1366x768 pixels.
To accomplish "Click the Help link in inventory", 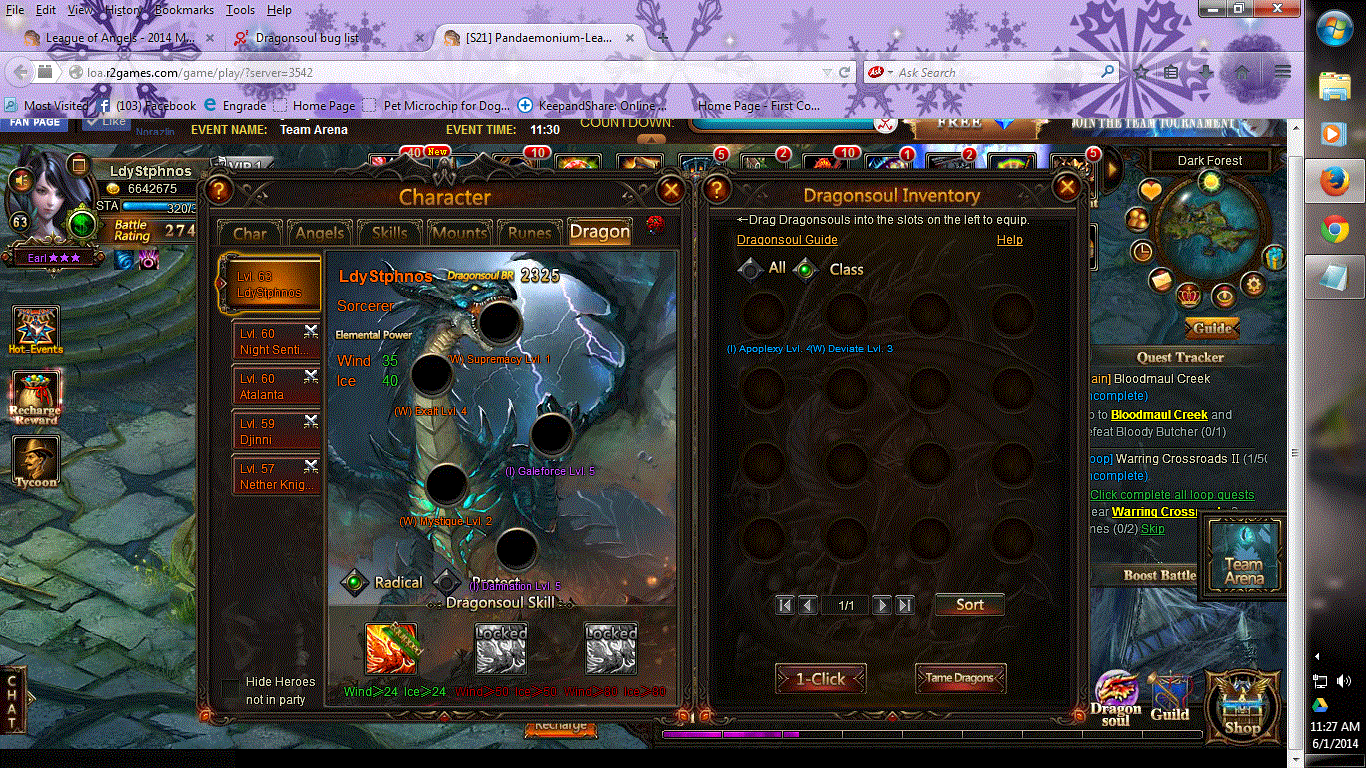I will [1009, 240].
